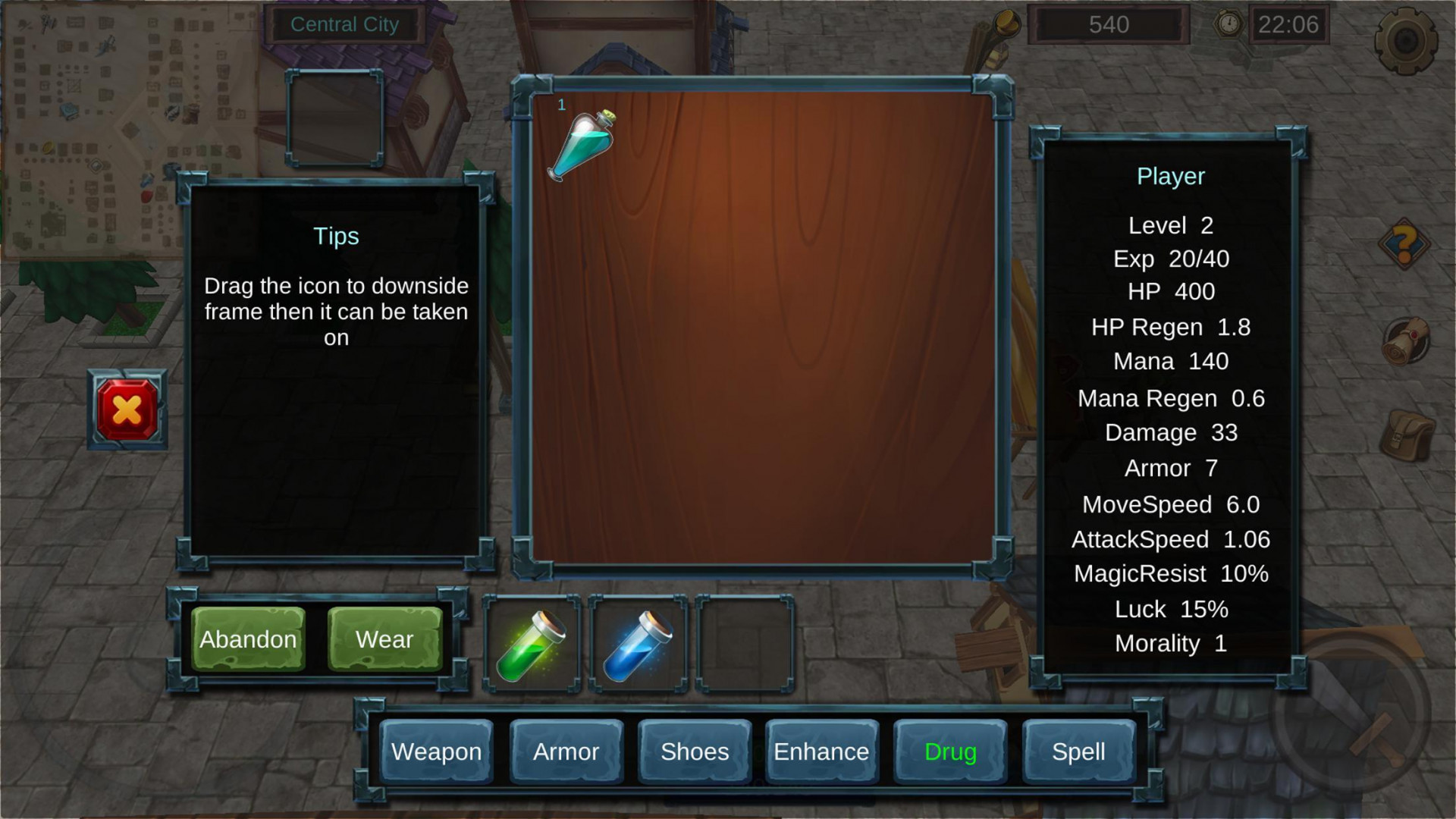
Task: Open the Spell tab
Action: tap(1078, 752)
